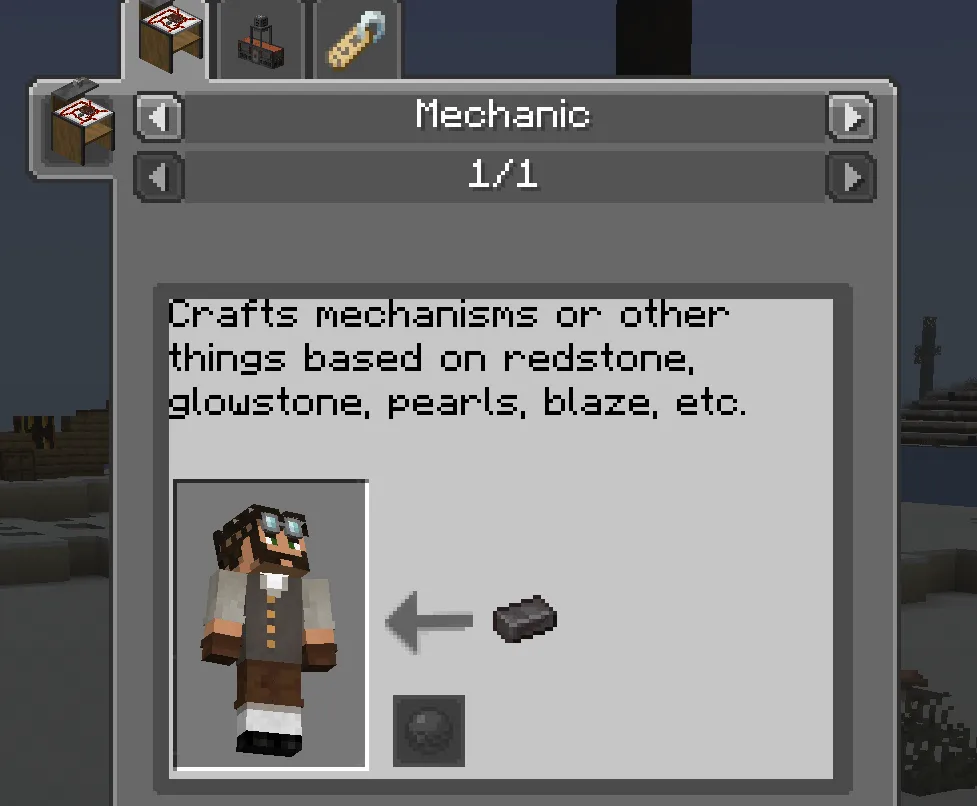Advance to the next recipe page
The width and height of the screenshot is (977, 806).
pos(850,178)
